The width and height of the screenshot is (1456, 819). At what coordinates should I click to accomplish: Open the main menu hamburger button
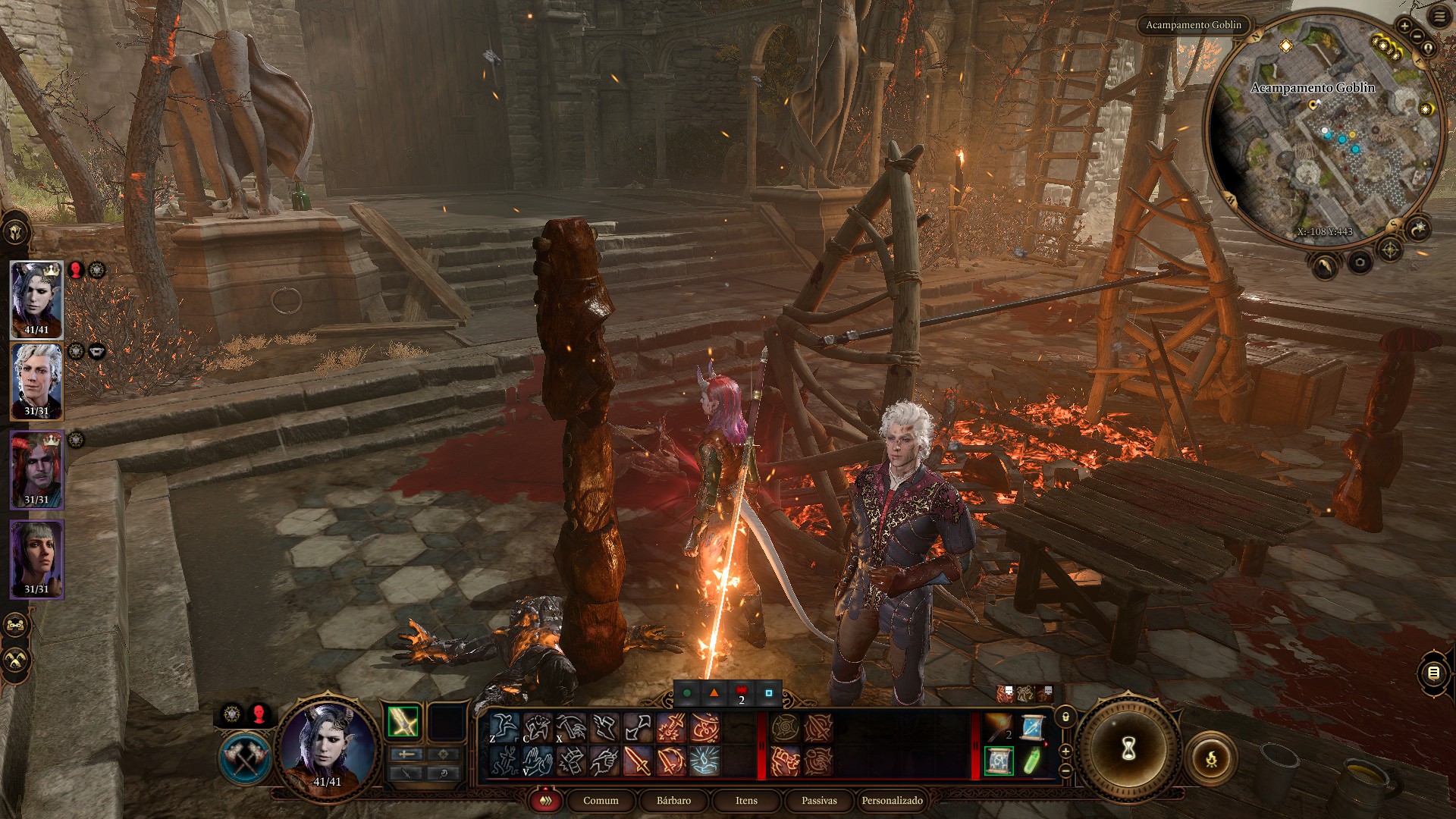(x=1439, y=17)
